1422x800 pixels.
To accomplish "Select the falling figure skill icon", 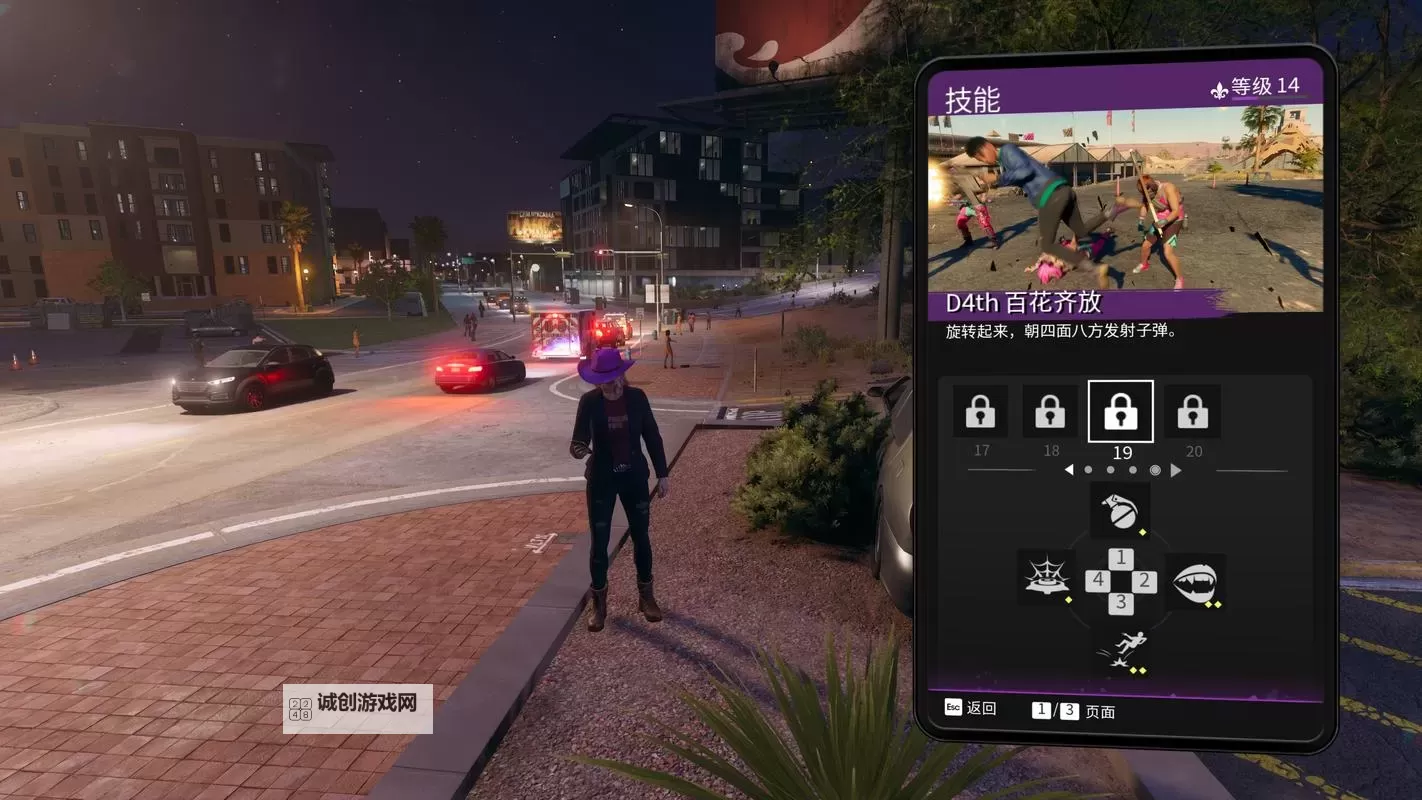I will pyautogui.click(x=1121, y=649).
